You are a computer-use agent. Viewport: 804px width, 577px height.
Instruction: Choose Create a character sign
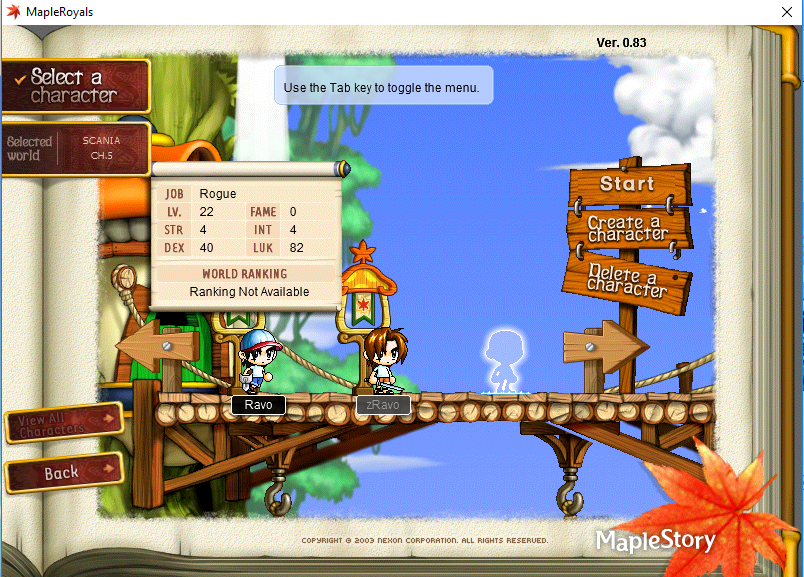point(627,229)
